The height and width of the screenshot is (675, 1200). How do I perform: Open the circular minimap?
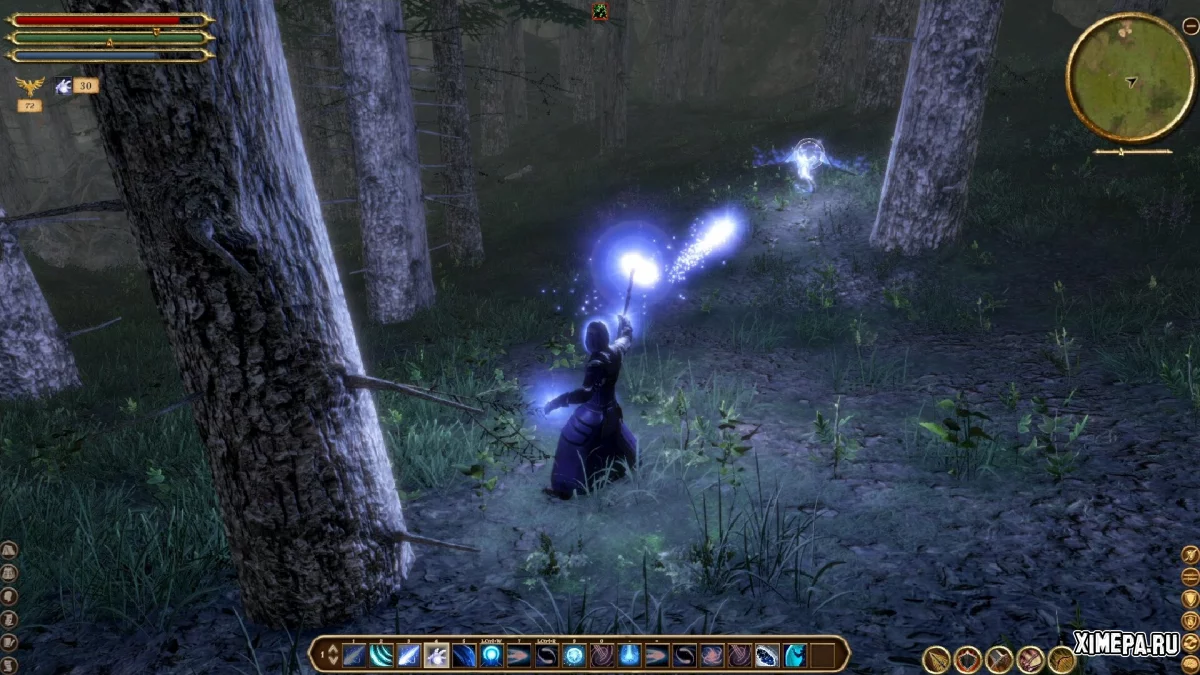tap(1131, 77)
